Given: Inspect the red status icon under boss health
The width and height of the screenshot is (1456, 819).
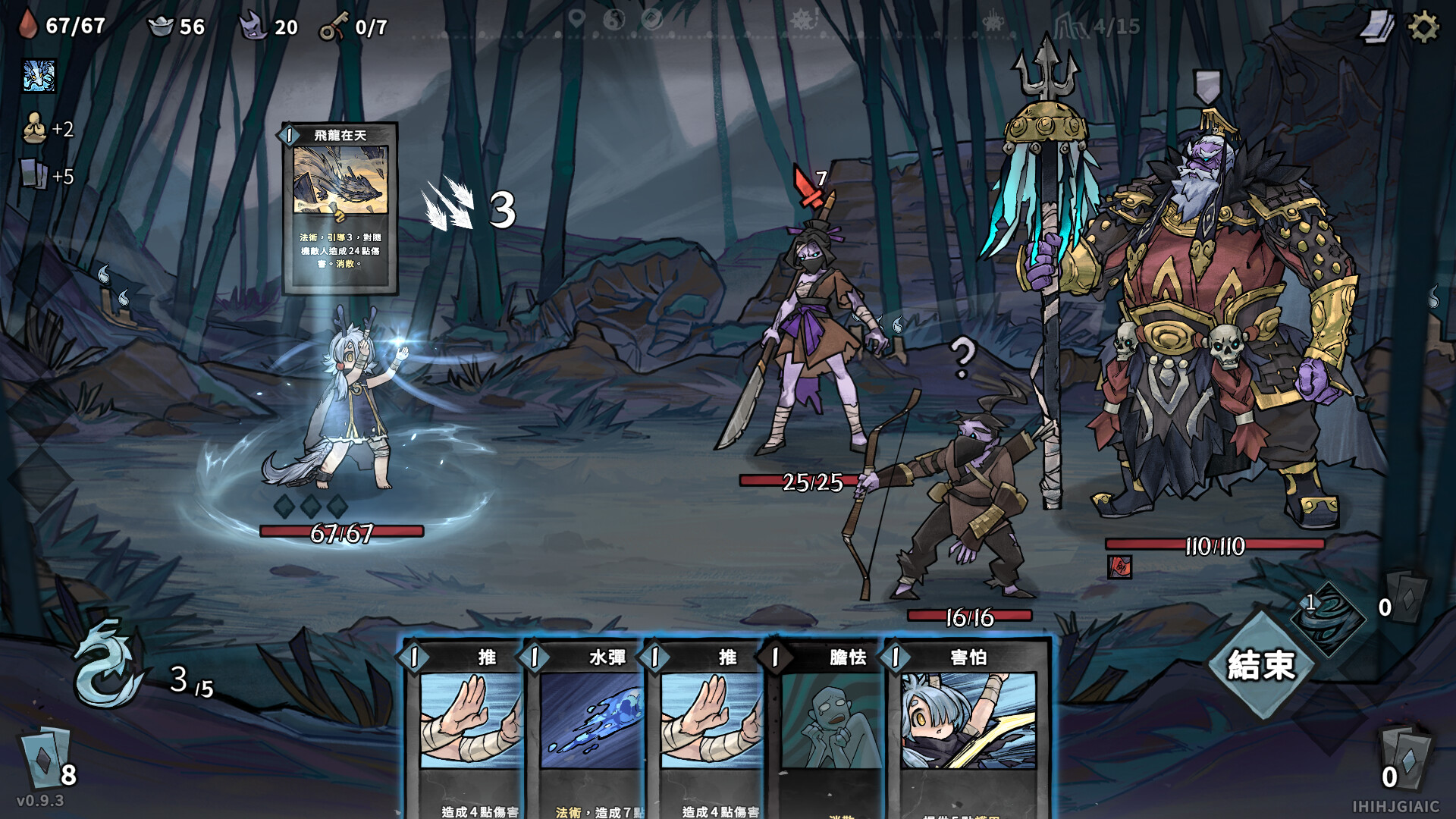Looking at the screenshot, I should [x=1119, y=566].
